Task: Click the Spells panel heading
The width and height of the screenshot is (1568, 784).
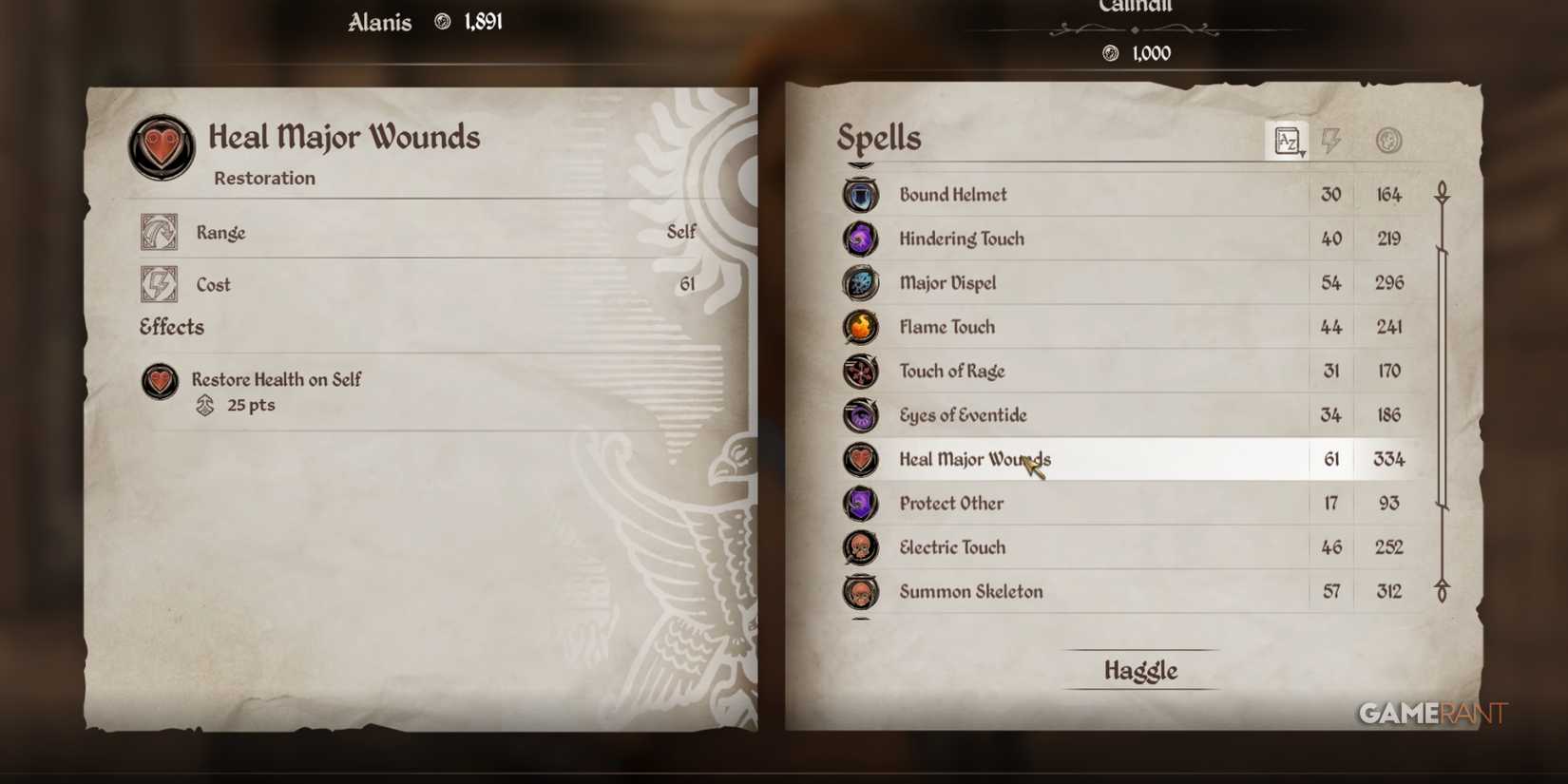Action: [878, 138]
